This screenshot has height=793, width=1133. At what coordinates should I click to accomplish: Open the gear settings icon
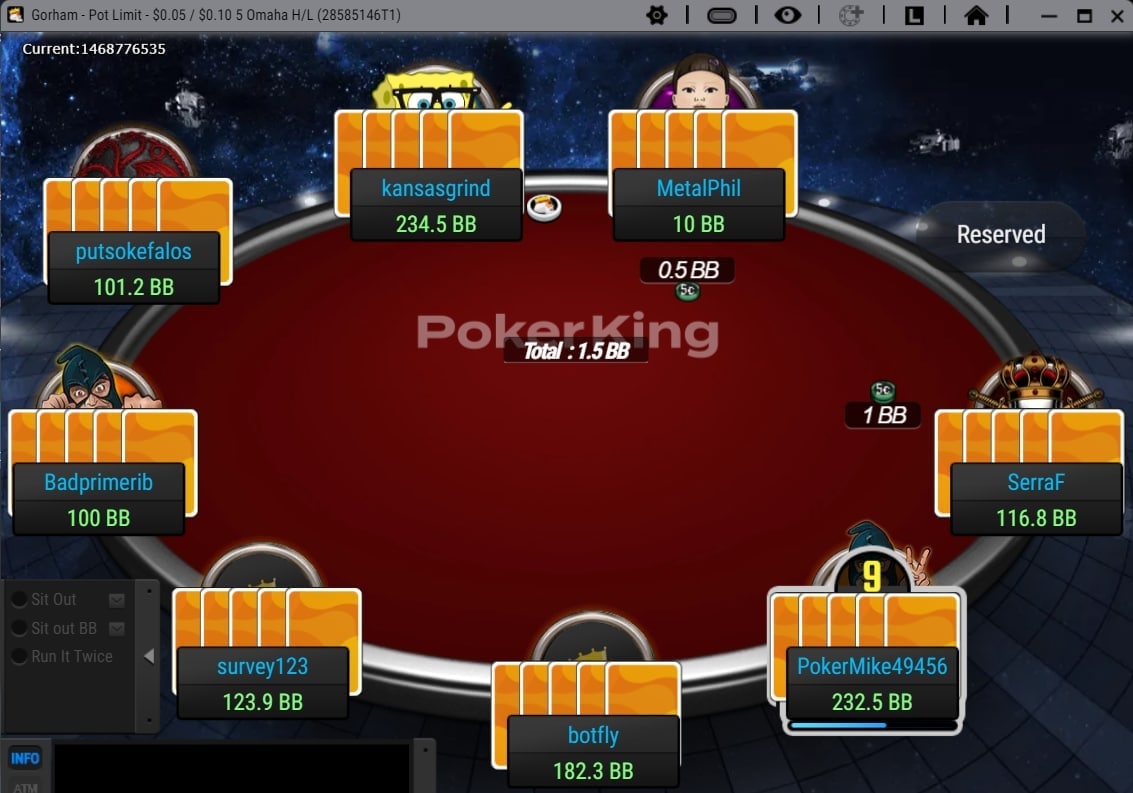click(657, 15)
